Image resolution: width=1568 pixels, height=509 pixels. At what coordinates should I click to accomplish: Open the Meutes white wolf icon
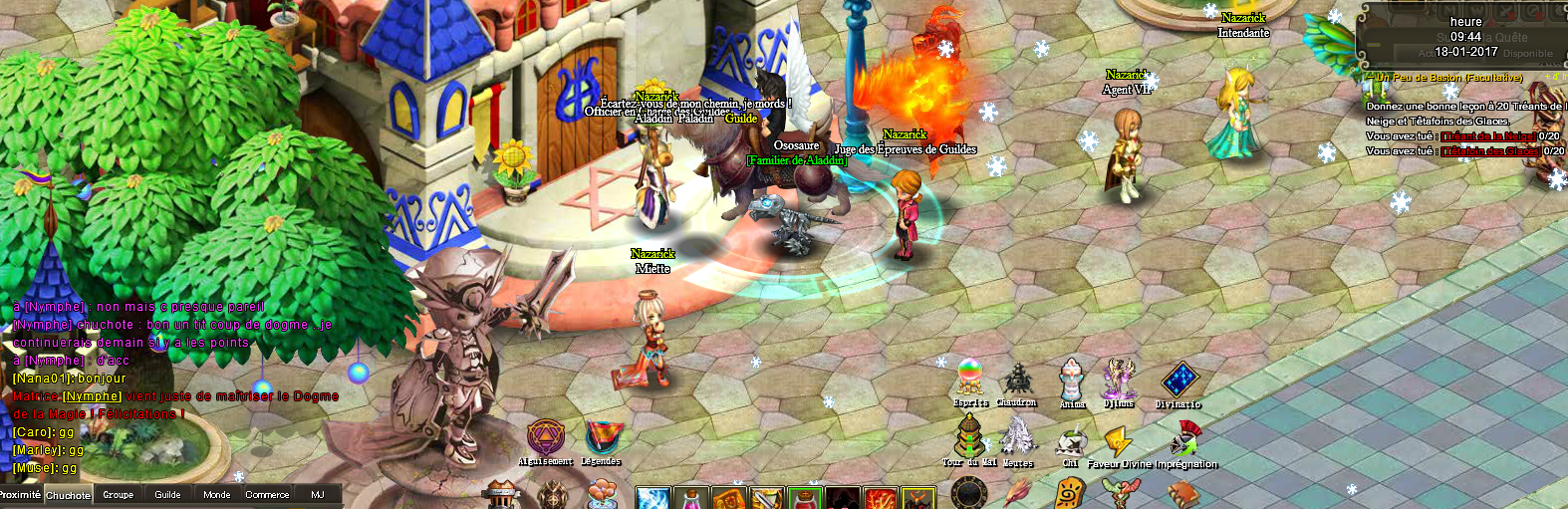[1017, 436]
